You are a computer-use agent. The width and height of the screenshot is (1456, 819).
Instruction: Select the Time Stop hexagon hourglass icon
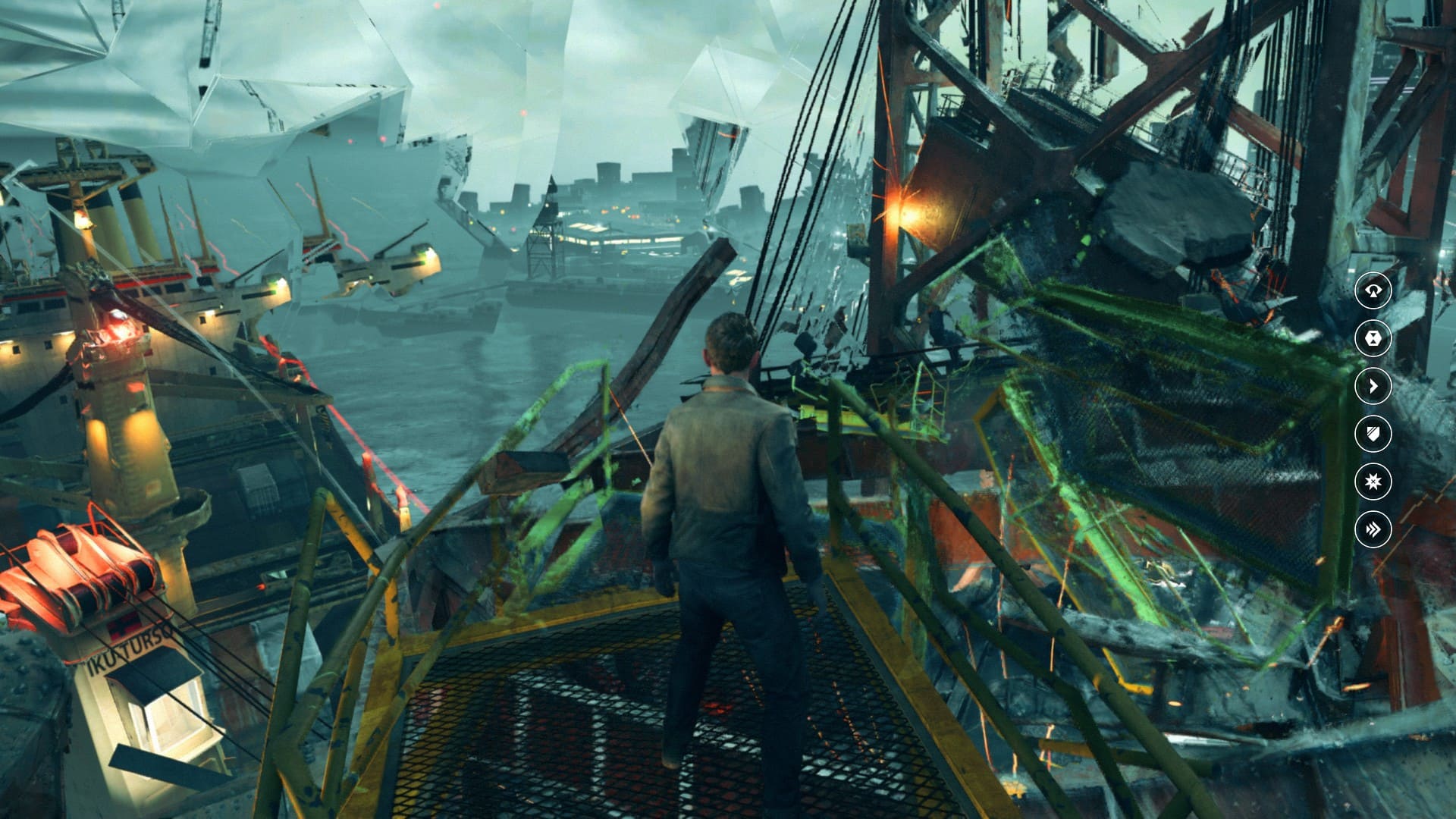tap(1373, 338)
